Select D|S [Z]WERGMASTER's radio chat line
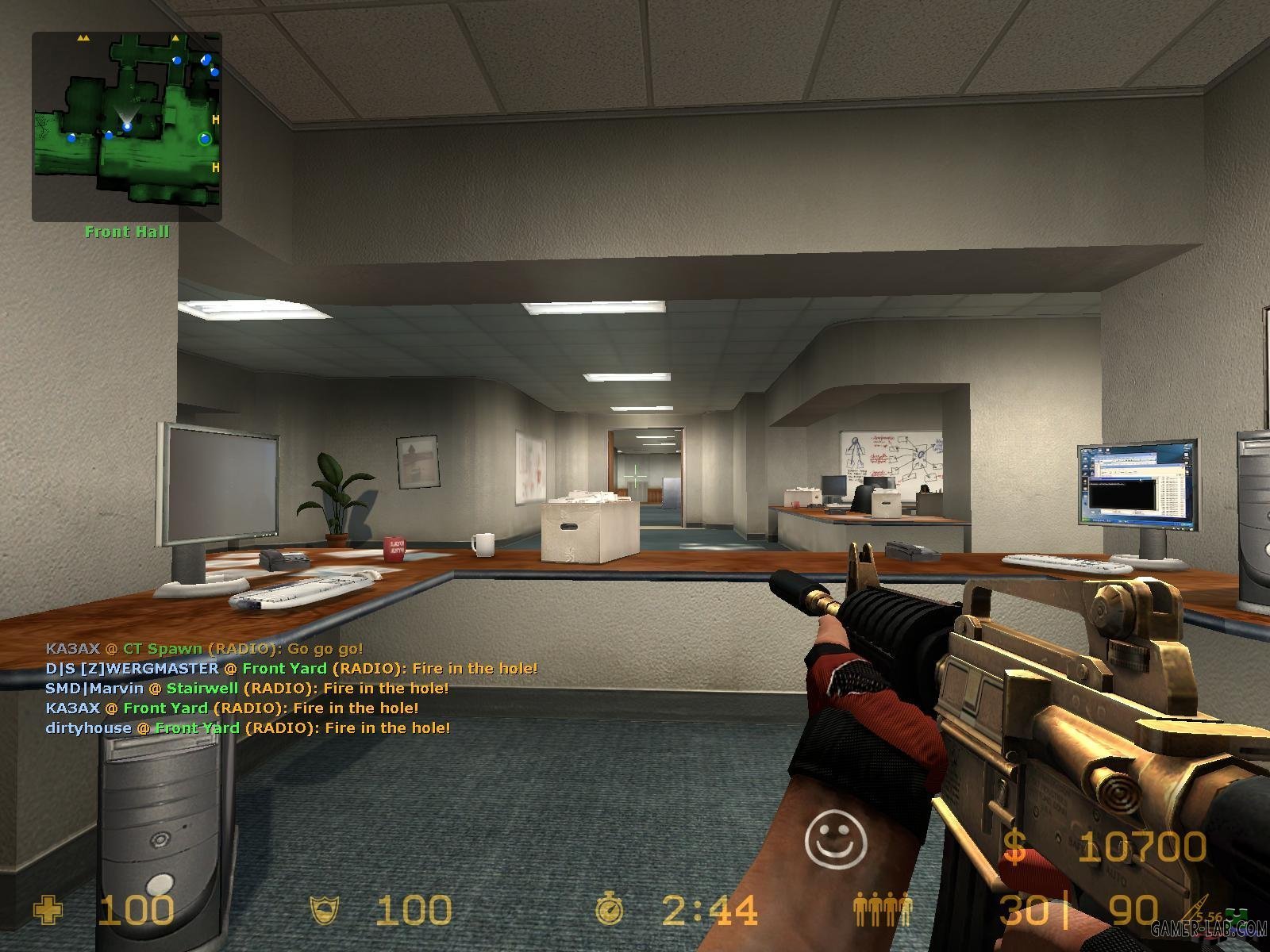Image resolution: width=1270 pixels, height=952 pixels. point(291,668)
